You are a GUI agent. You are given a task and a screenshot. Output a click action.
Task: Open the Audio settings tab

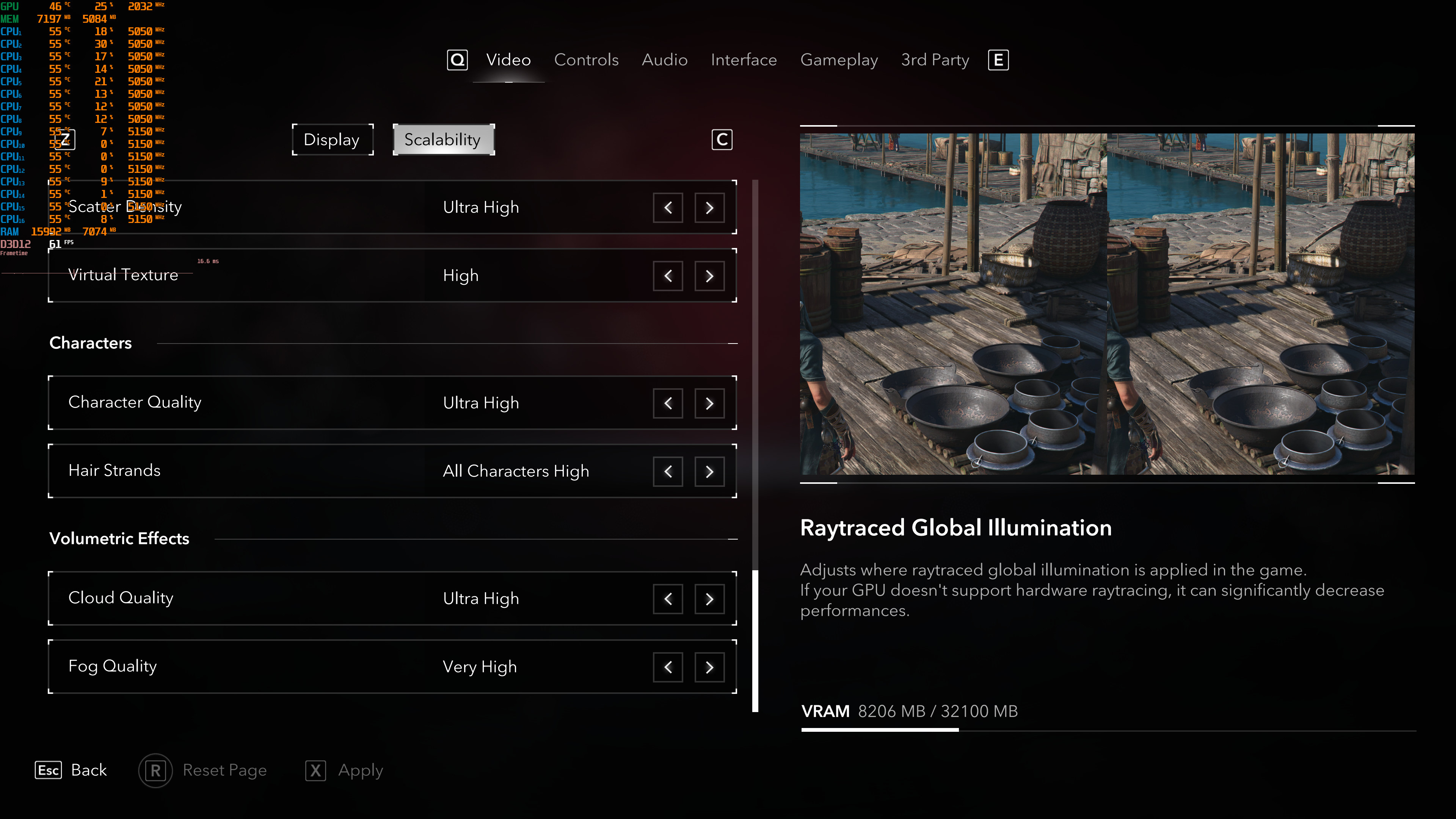pos(664,60)
